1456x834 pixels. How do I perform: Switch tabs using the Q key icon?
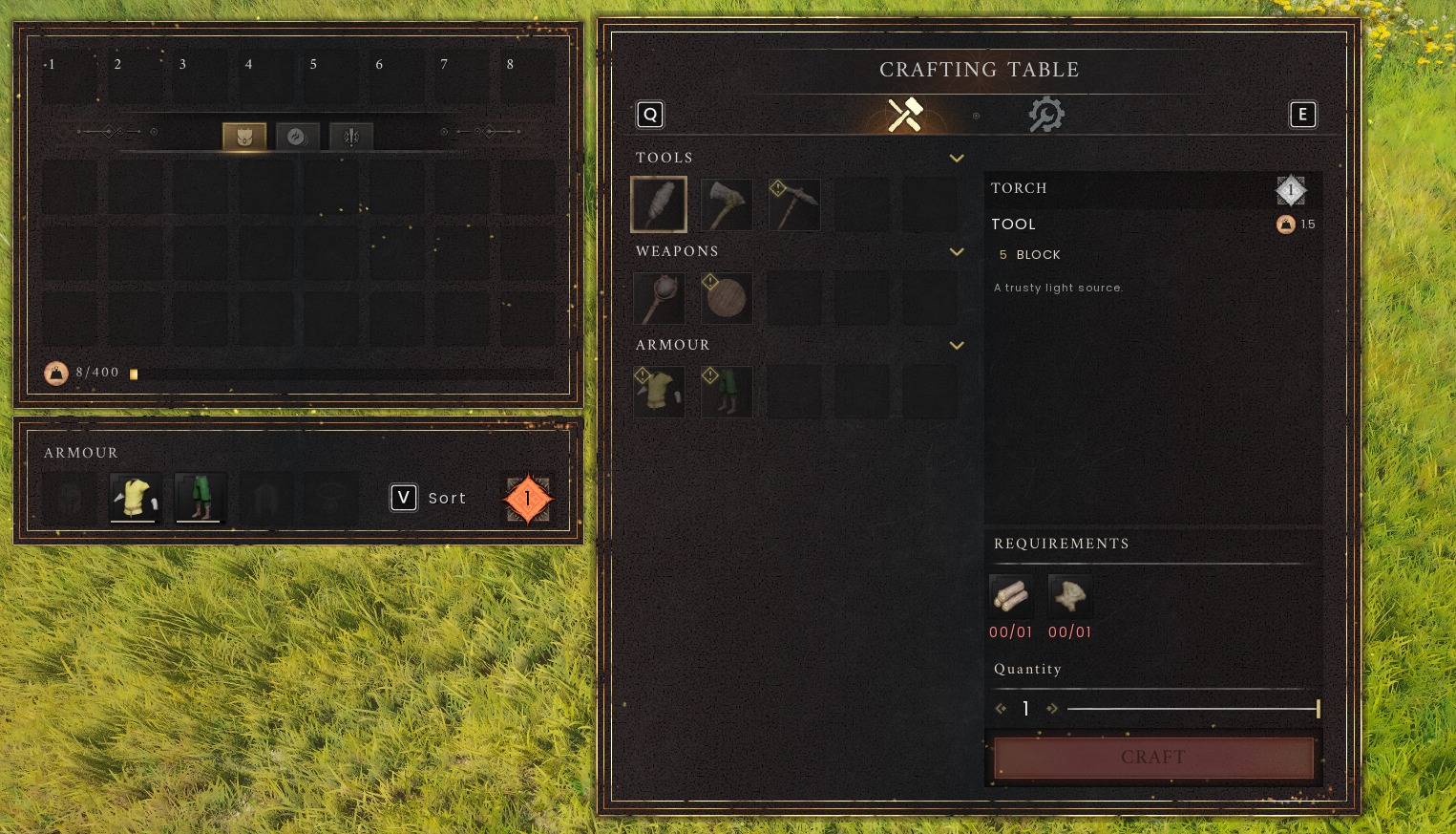[x=650, y=114]
